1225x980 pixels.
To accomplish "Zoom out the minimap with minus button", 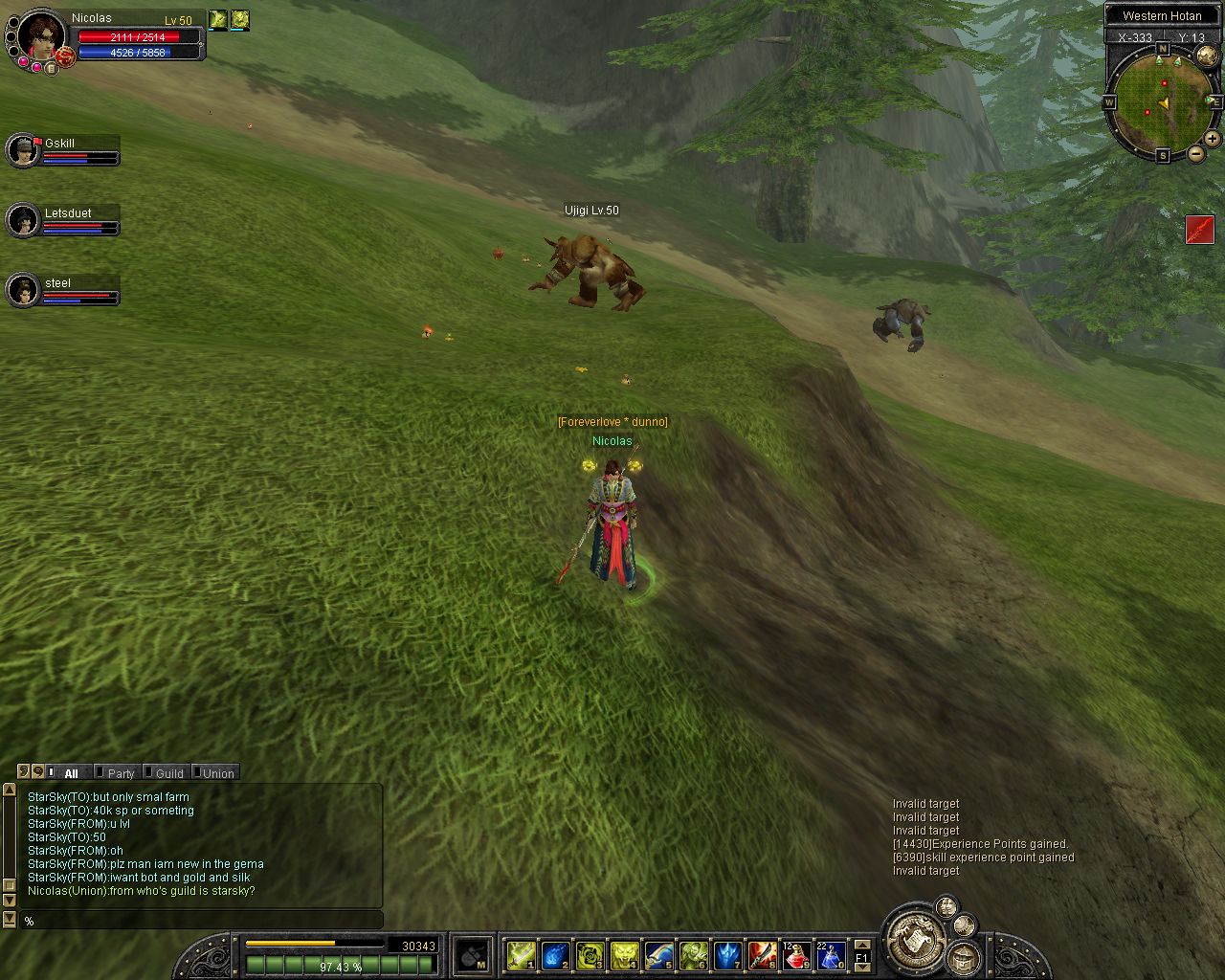I will (1196, 153).
